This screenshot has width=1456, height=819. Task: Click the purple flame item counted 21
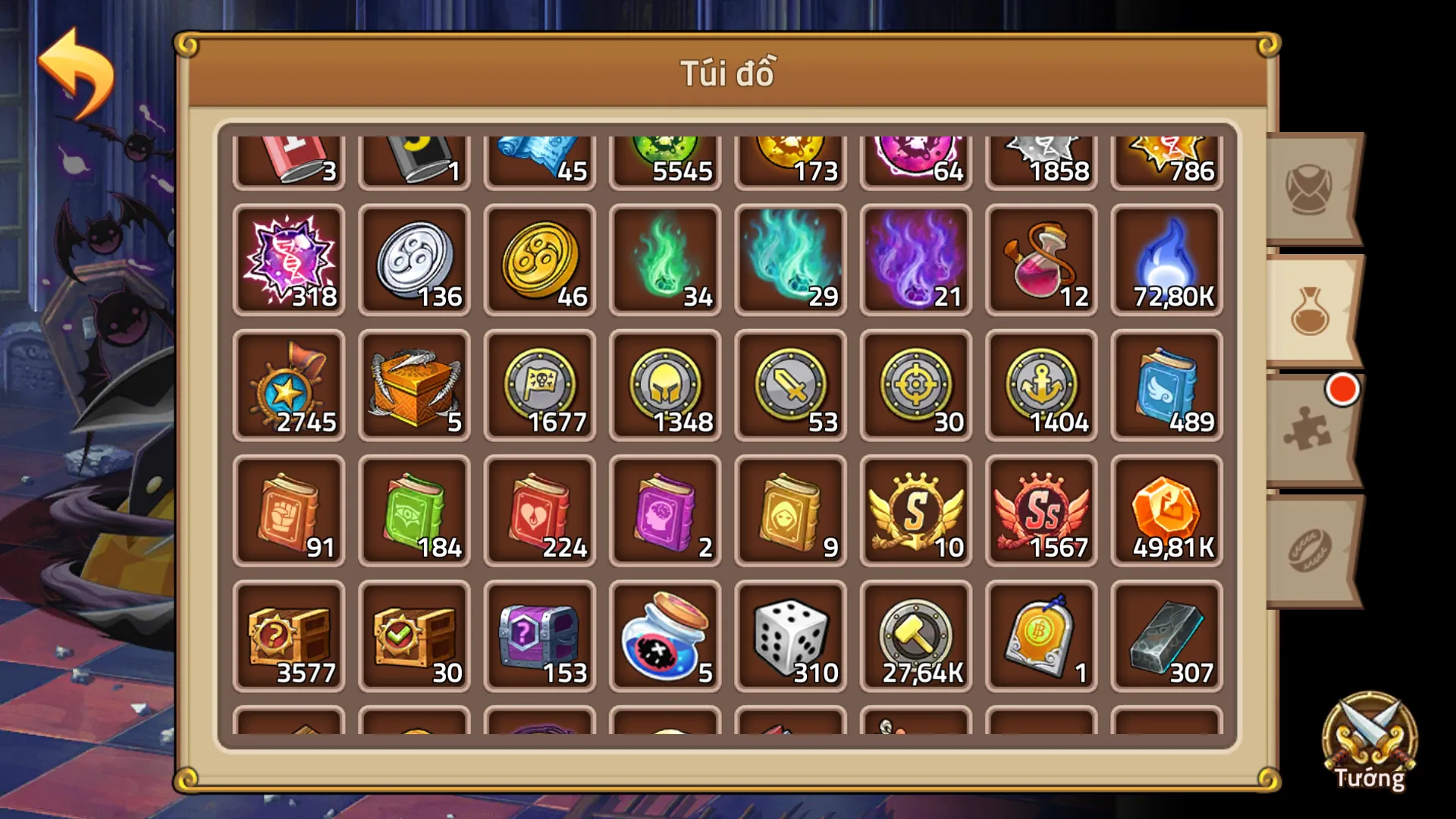tap(915, 262)
